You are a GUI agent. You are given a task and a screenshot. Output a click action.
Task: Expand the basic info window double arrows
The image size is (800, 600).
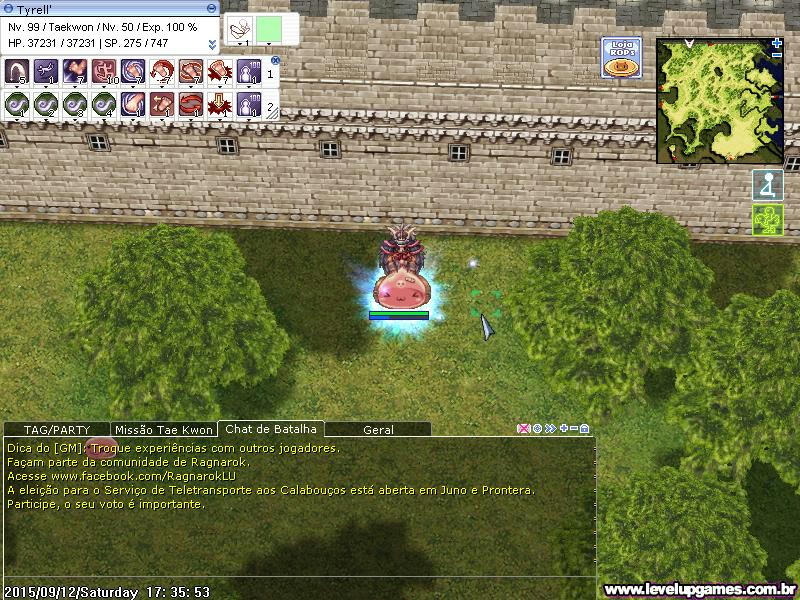click(212, 44)
